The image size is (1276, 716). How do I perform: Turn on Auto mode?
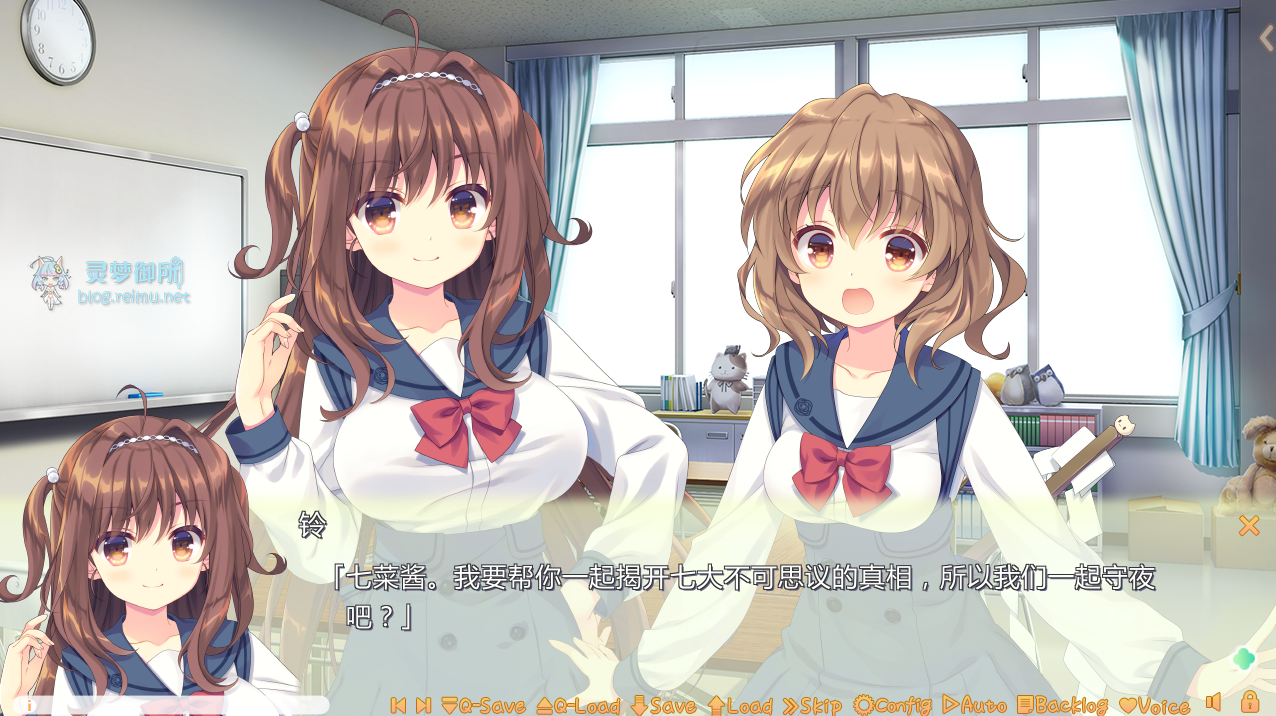pos(974,705)
